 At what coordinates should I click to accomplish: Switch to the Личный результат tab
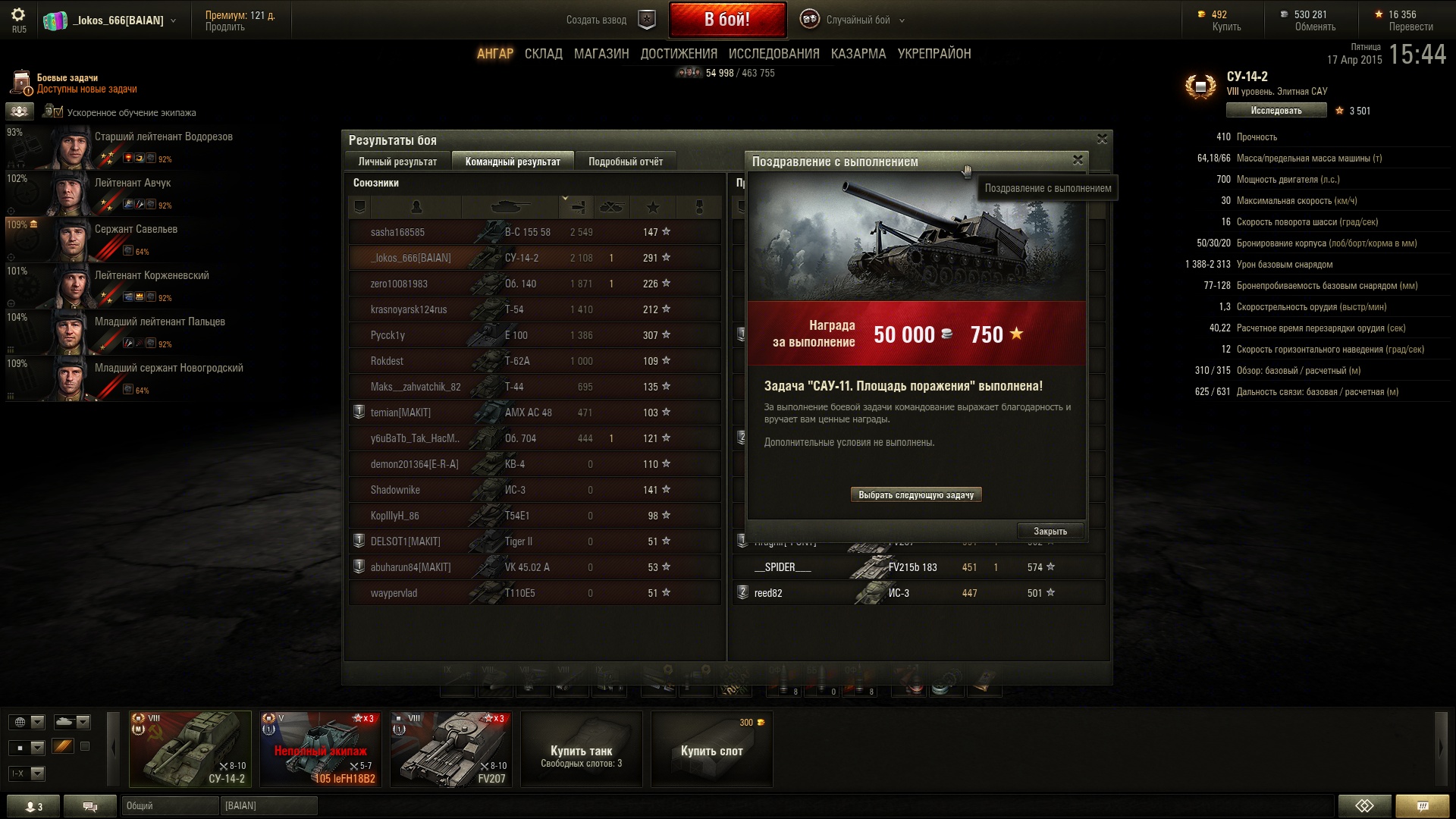point(397,162)
